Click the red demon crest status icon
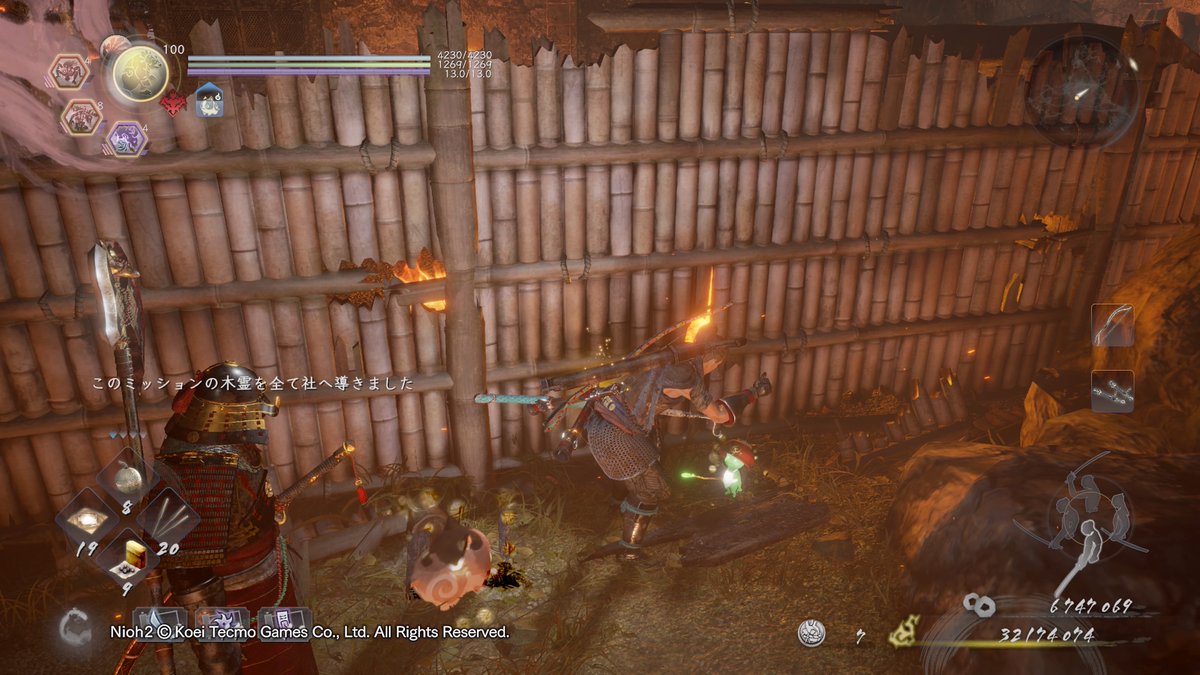 (174, 102)
